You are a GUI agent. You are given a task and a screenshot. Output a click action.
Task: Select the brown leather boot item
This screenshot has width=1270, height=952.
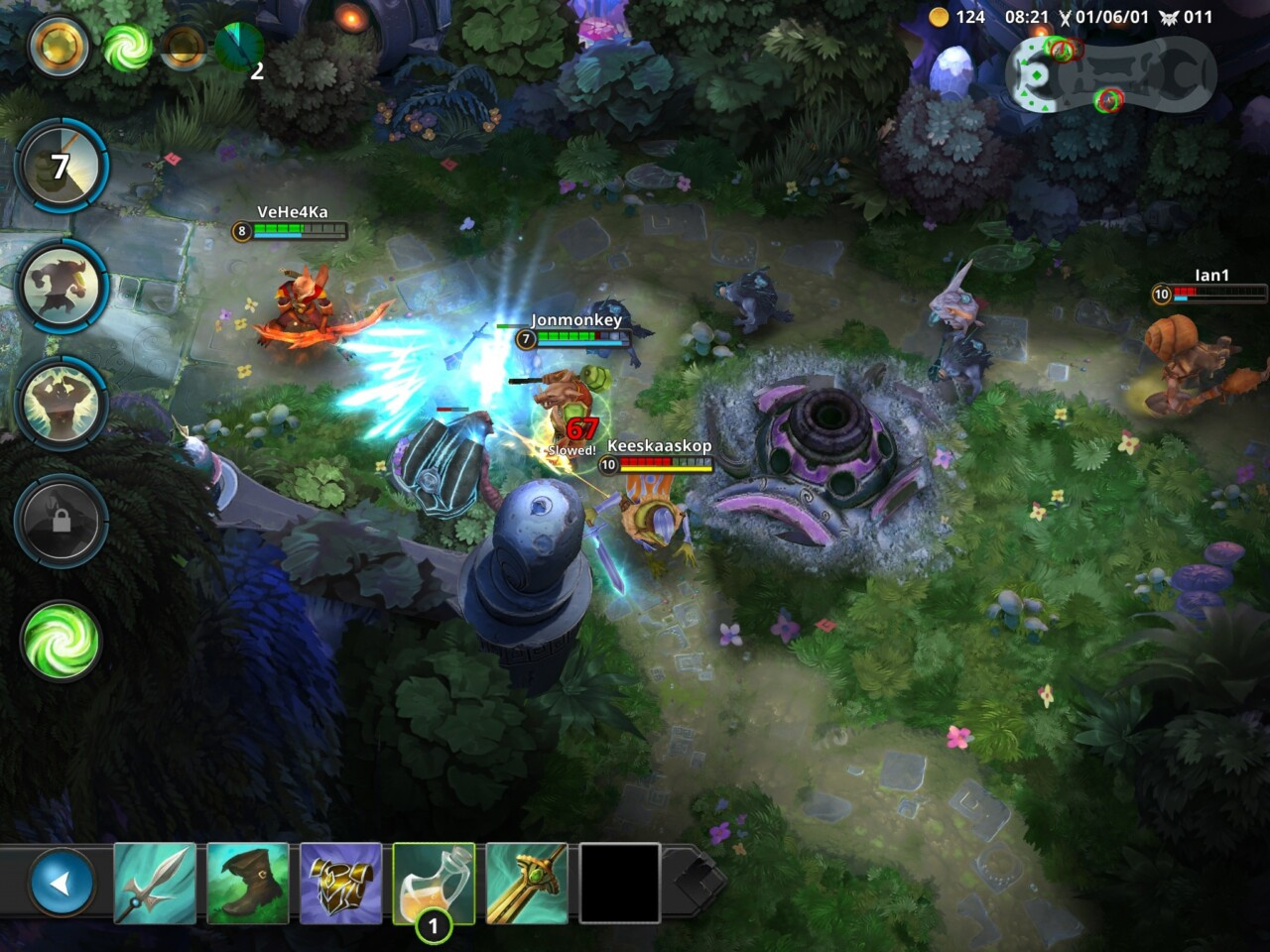(x=248, y=883)
